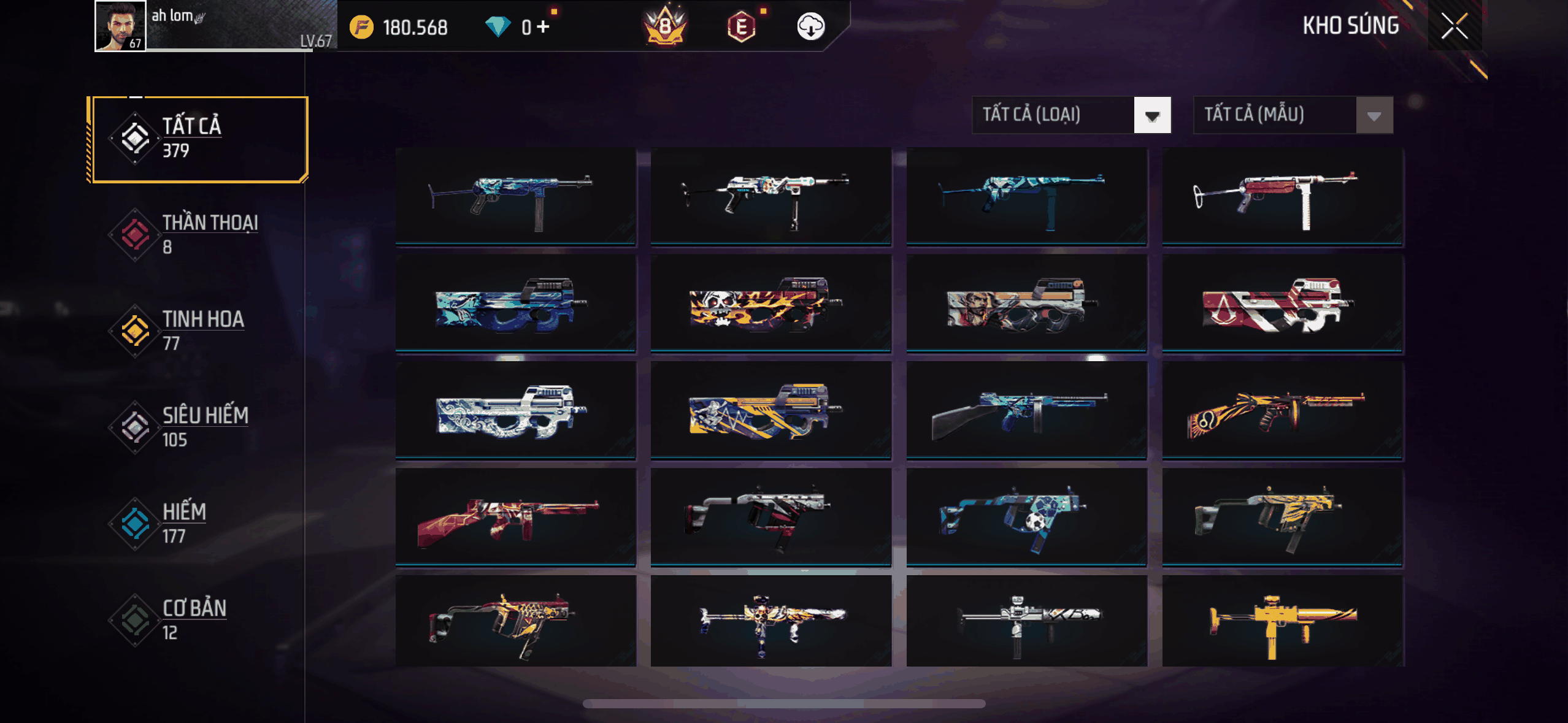Image resolution: width=1568 pixels, height=723 pixels.
Task: Open the red E badge icon
Action: tap(741, 27)
